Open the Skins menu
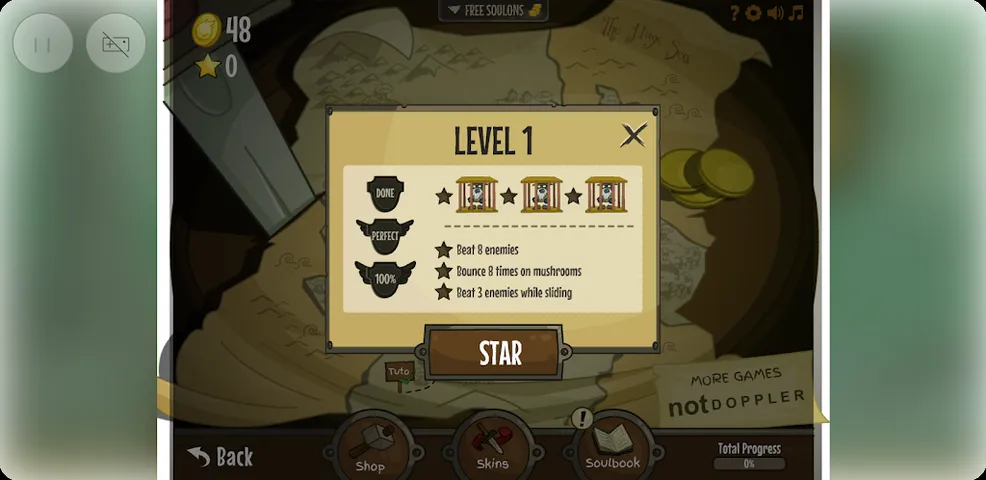986x480 pixels. pyautogui.click(x=492, y=447)
